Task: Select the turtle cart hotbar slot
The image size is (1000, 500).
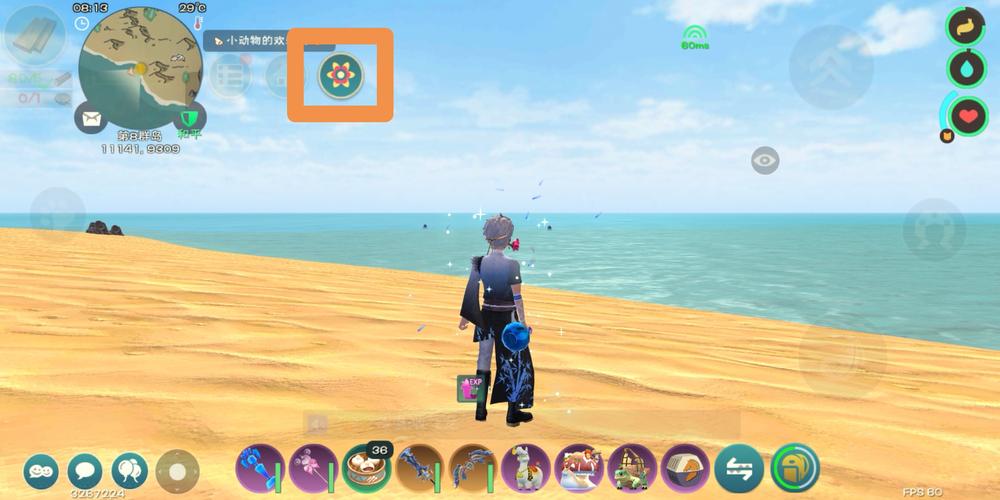Action: coord(632,467)
